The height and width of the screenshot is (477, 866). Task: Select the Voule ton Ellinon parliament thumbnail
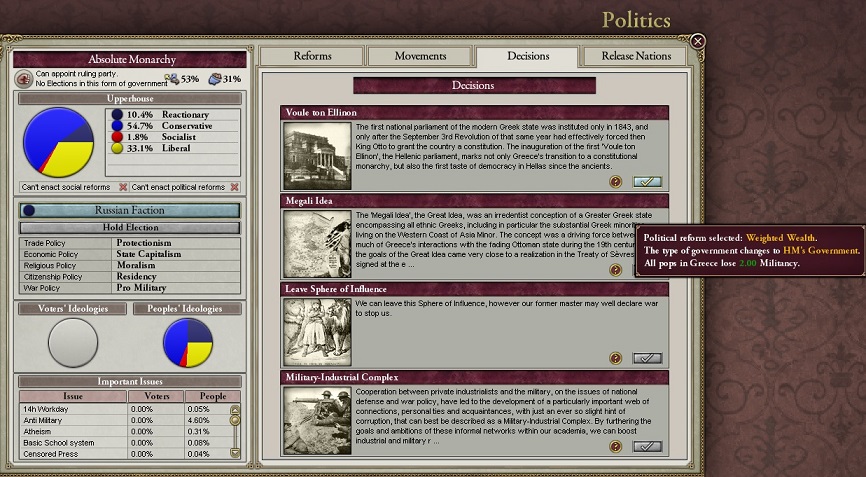[x=317, y=155]
